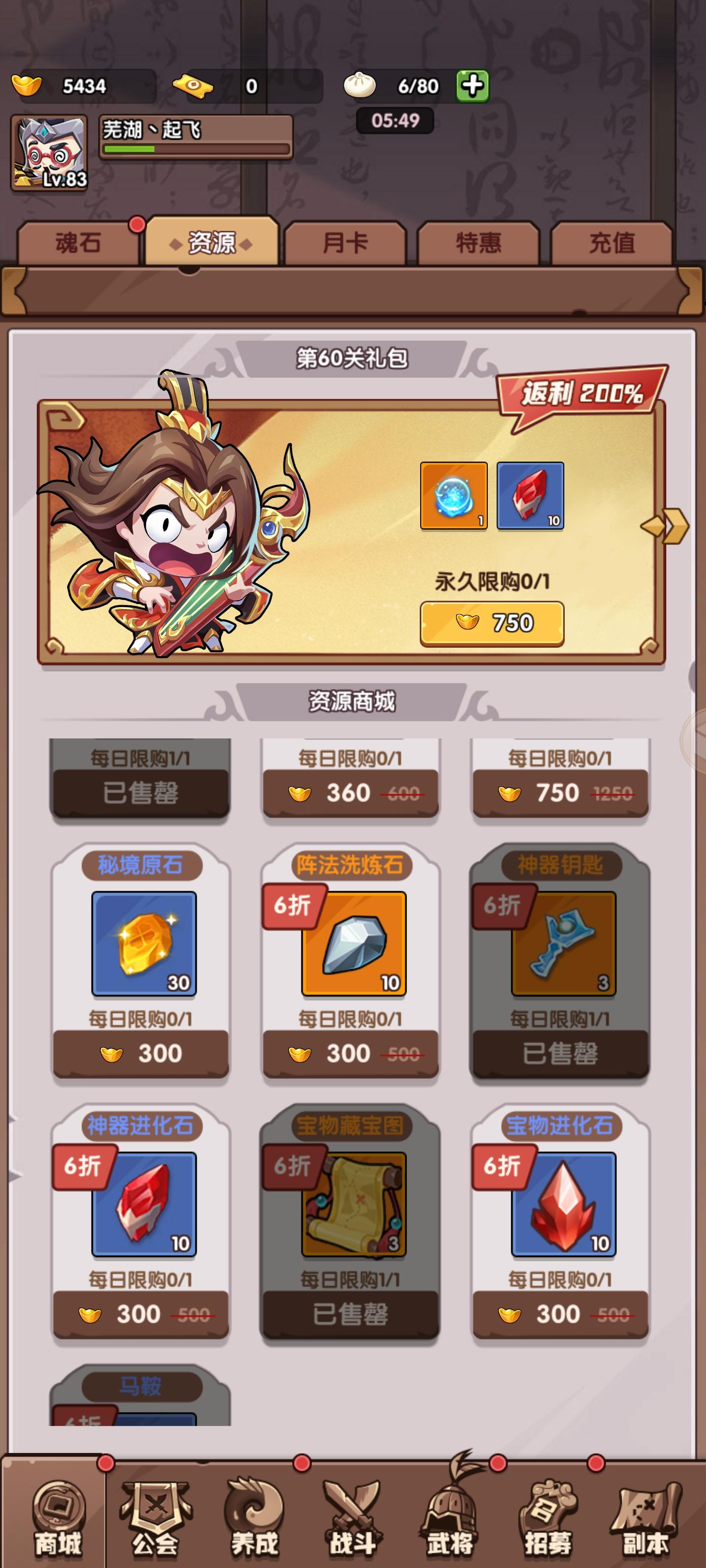Tap the green plus to add steamed buns
The width and height of the screenshot is (706, 1568).
tap(472, 85)
